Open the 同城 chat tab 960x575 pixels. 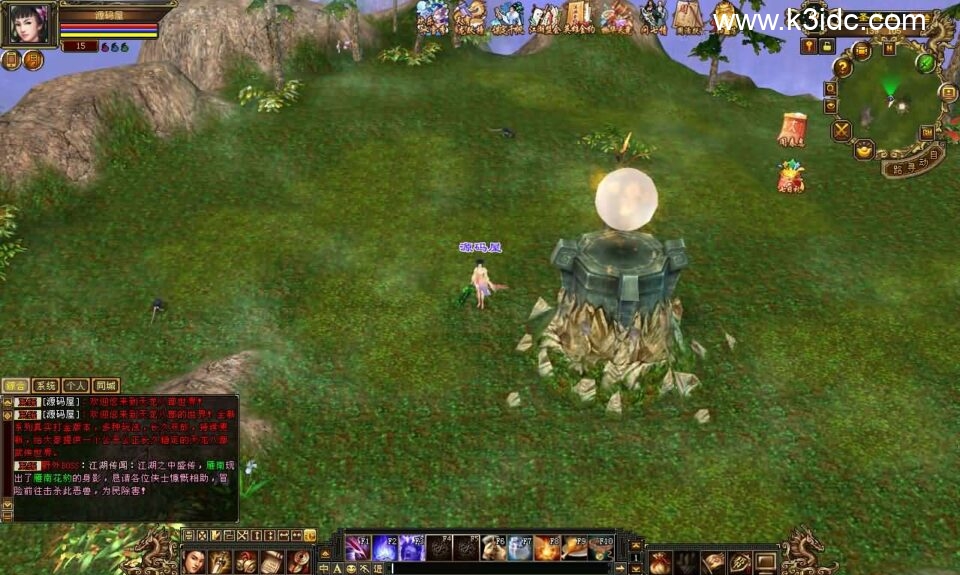[x=106, y=385]
